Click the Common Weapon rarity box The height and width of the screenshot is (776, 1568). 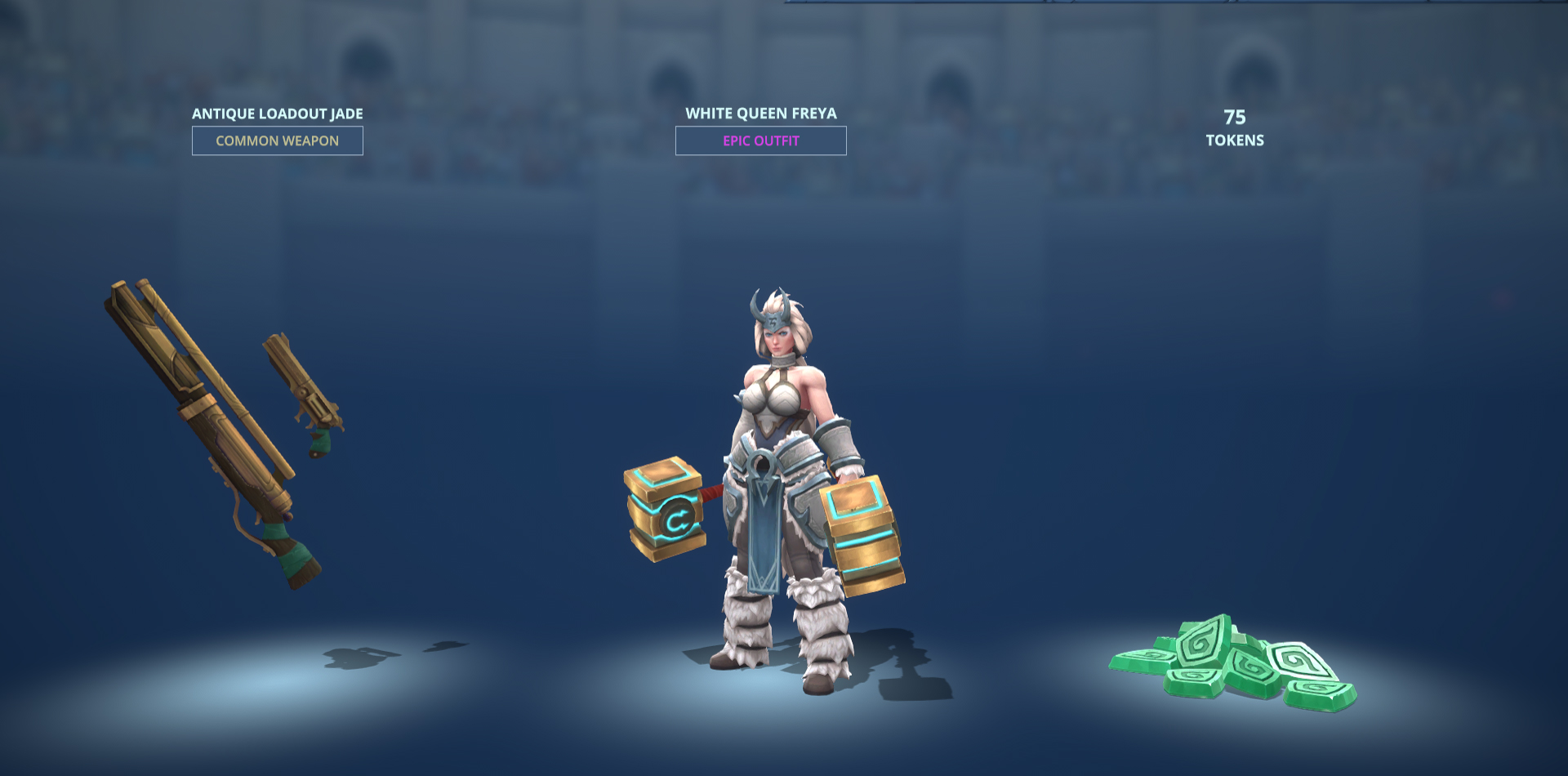tap(277, 140)
